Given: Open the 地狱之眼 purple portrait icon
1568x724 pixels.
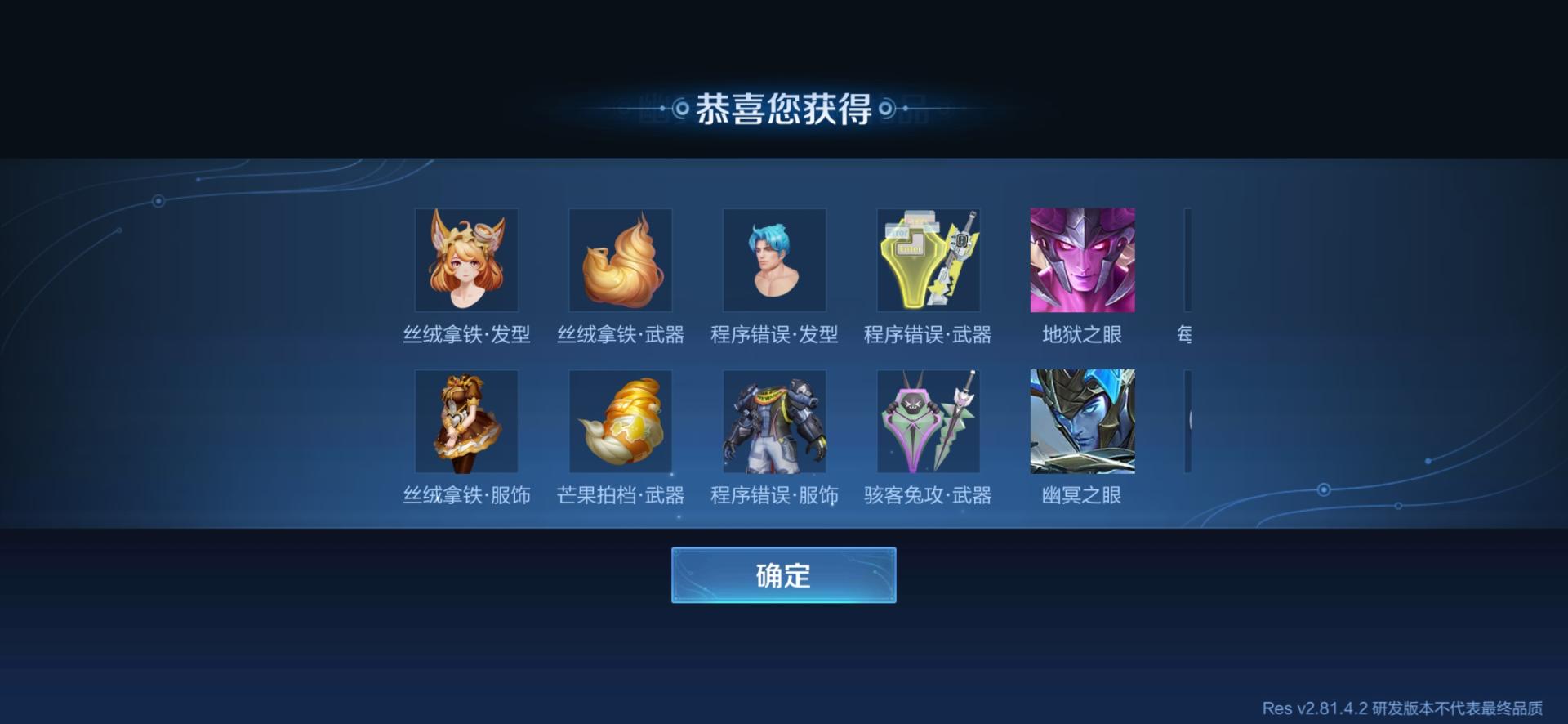Looking at the screenshot, I should pos(1081,260).
